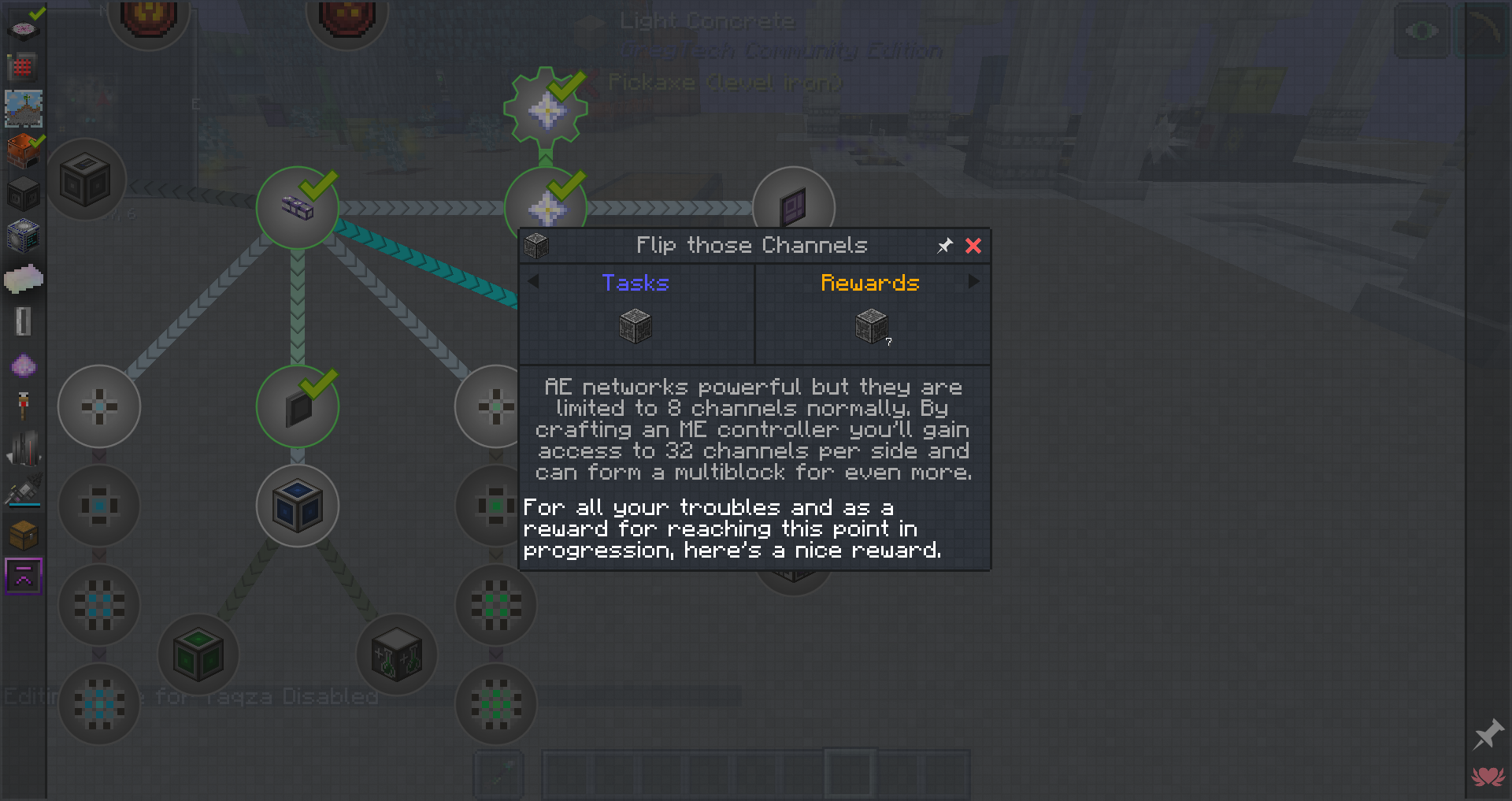Click the purple highlighted chapter icon at sidebar bottom
The height and width of the screenshot is (801, 1512).
23,576
